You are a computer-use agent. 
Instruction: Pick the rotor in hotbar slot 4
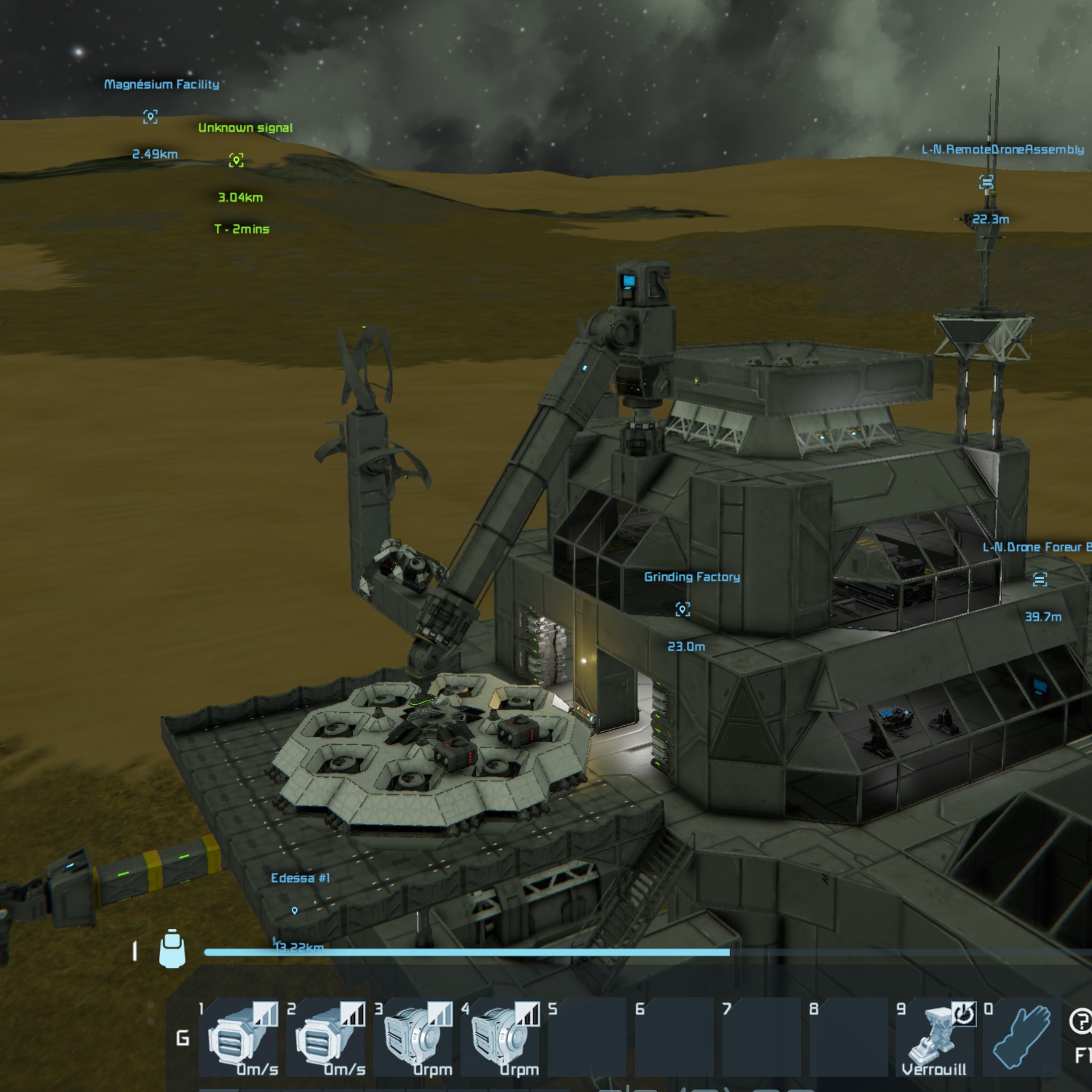click(x=499, y=1037)
